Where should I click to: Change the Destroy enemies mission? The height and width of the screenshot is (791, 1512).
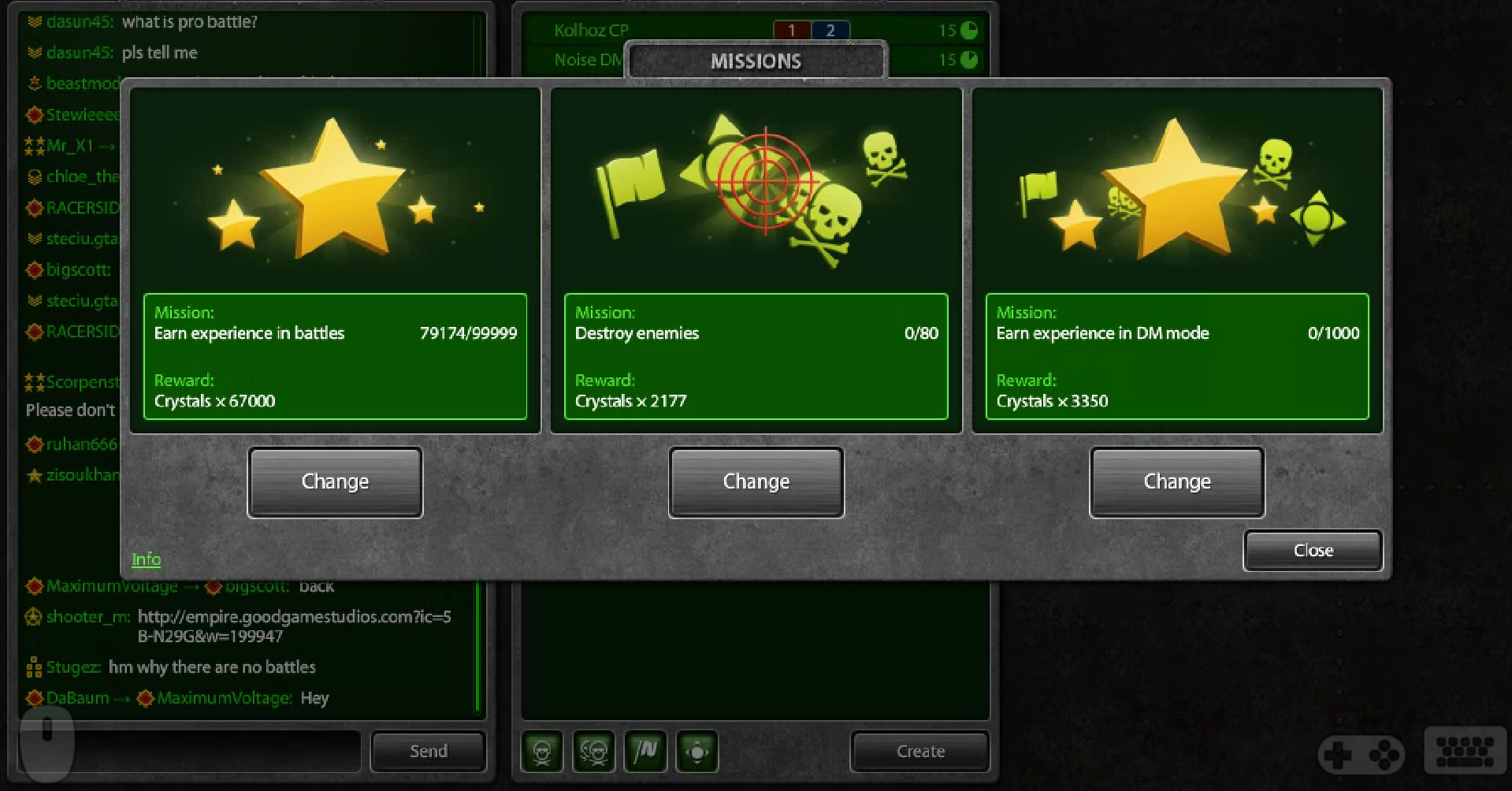coord(756,481)
